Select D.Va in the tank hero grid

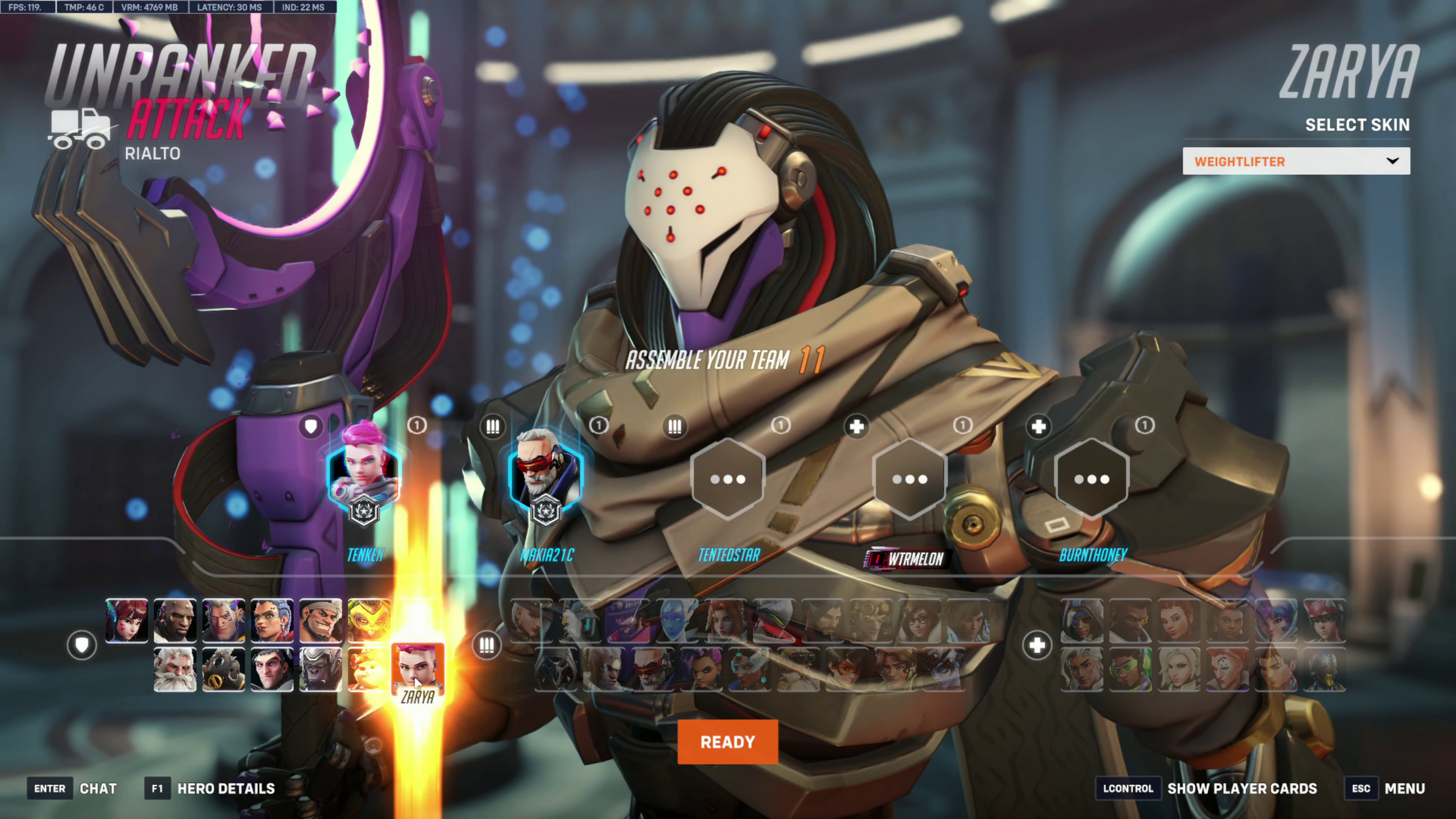point(127,621)
